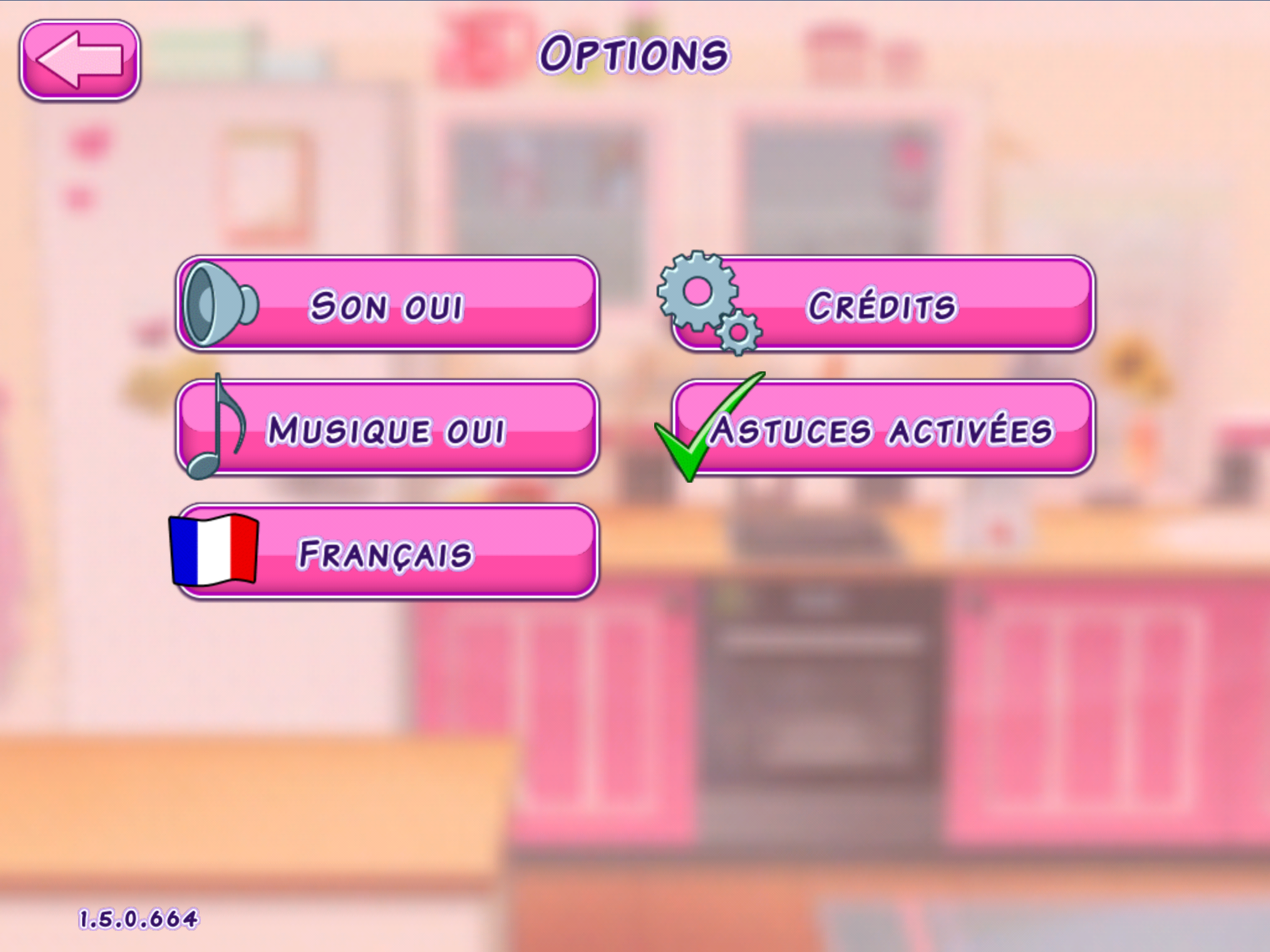Toggle the Son oui sound setting
Viewport: 1270px width, 952px height.
click(x=387, y=304)
